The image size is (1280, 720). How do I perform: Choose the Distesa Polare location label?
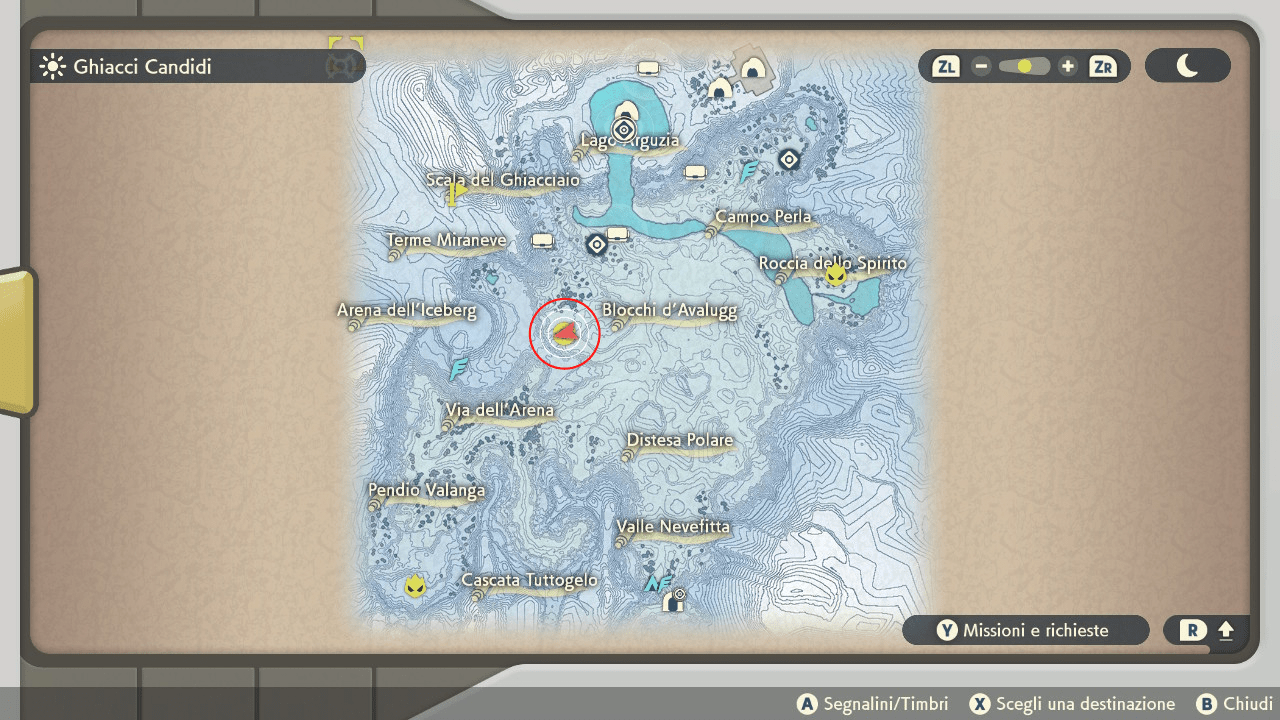(680, 441)
